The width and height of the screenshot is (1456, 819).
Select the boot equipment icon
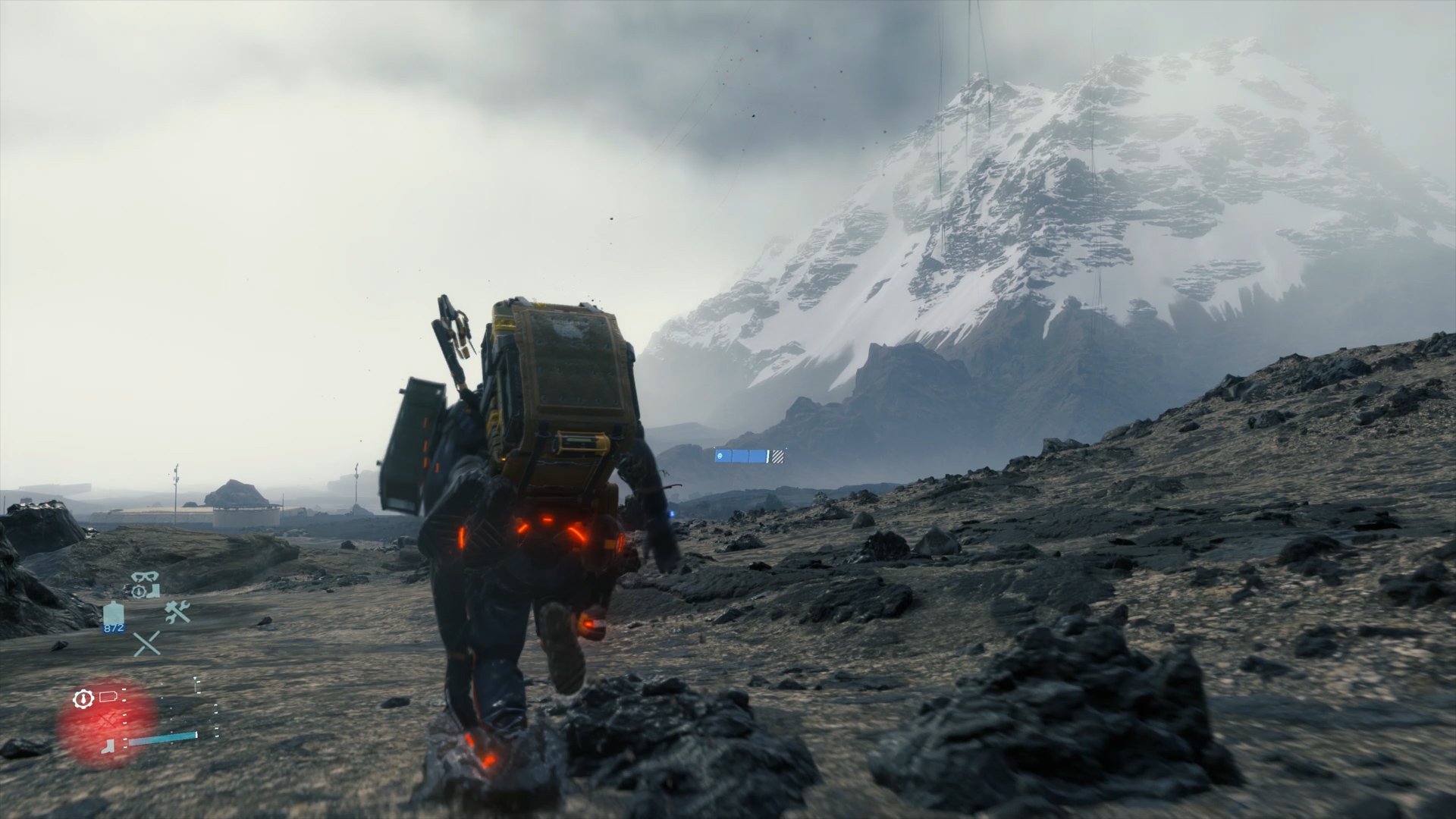click(x=153, y=591)
